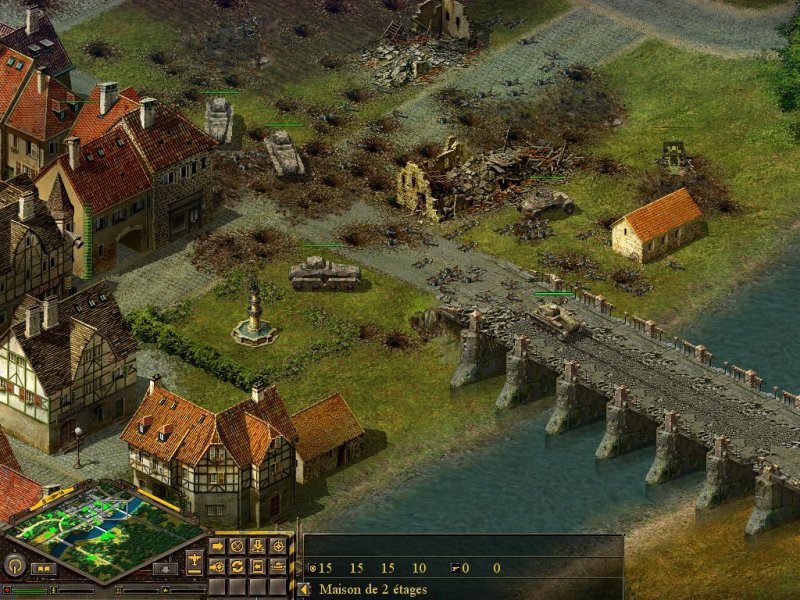The image size is (800, 600).
Task: Activate the down-arrow unload command
Action: 257,547
